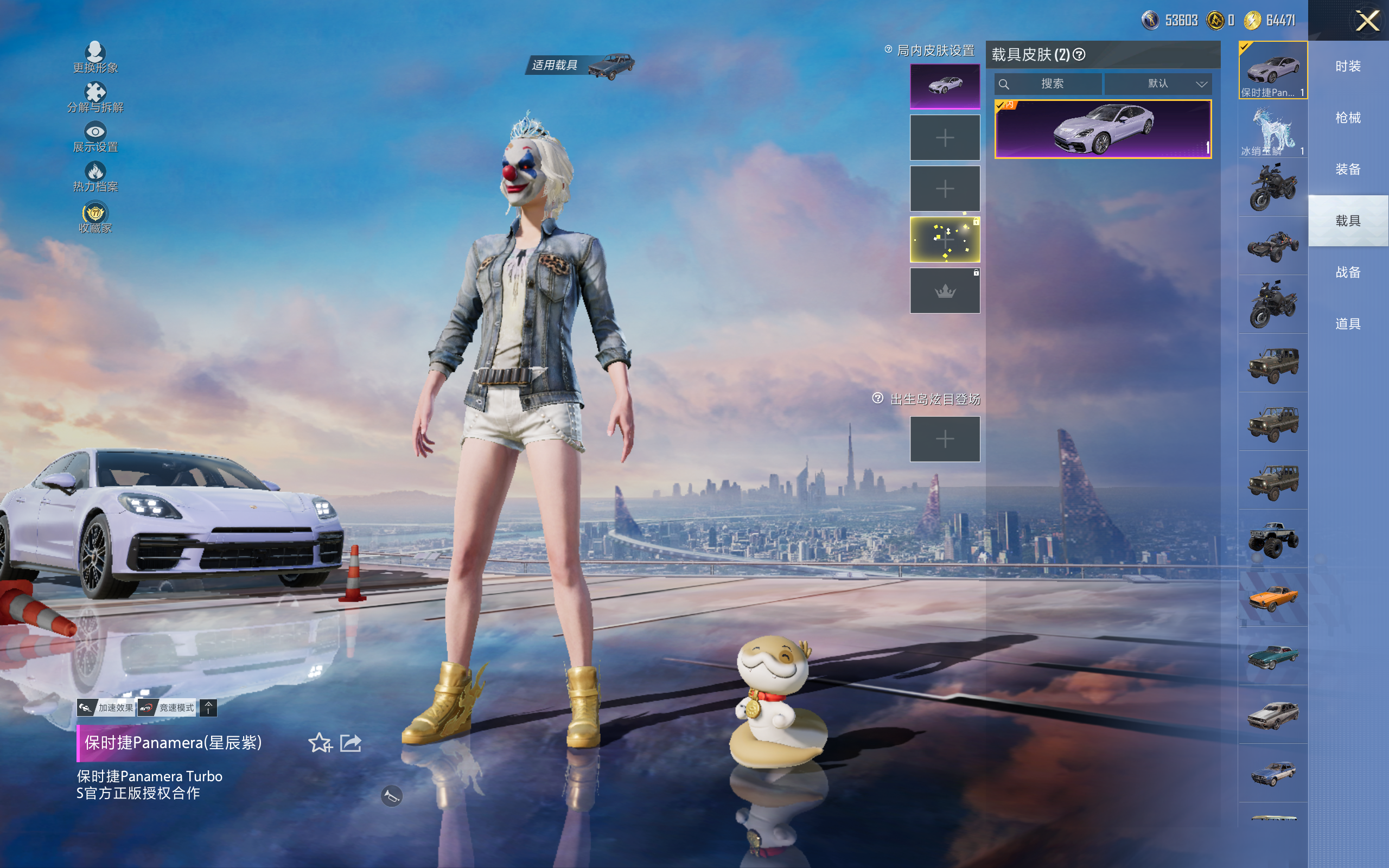Open 分解与拆解 dismantle menu
The width and height of the screenshot is (1389, 868).
(x=95, y=97)
